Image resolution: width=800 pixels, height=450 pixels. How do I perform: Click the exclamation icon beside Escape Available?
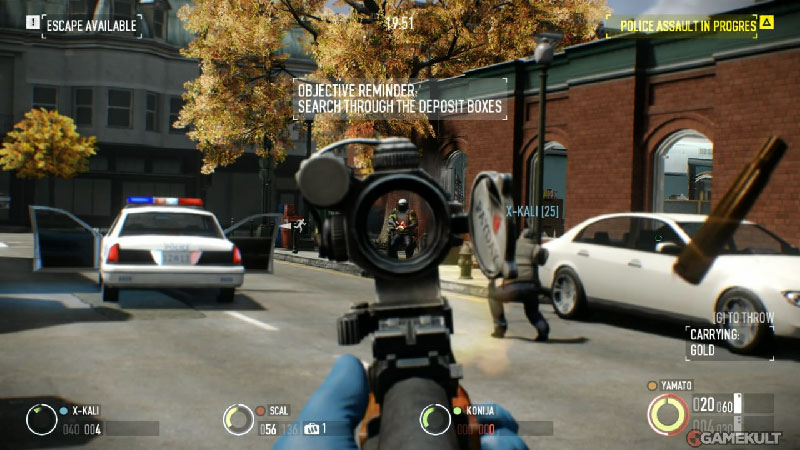point(32,21)
